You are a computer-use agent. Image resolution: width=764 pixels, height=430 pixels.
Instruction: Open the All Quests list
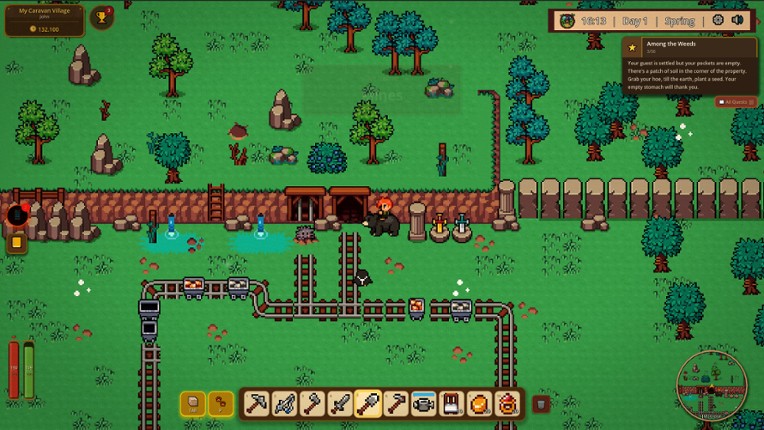(736, 102)
